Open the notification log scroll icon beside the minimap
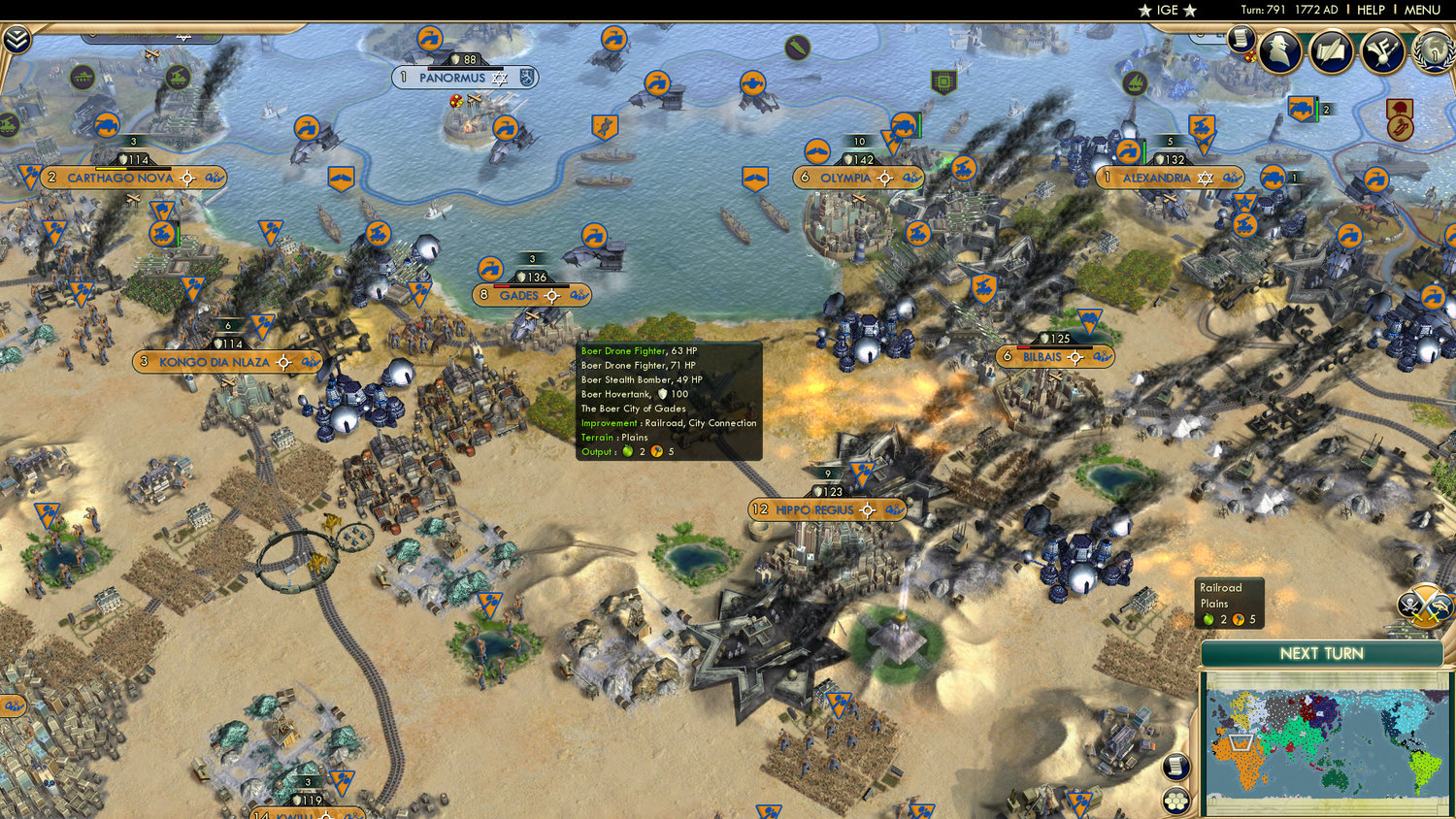The image size is (1456, 819). pyautogui.click(x=1175, y=768)
